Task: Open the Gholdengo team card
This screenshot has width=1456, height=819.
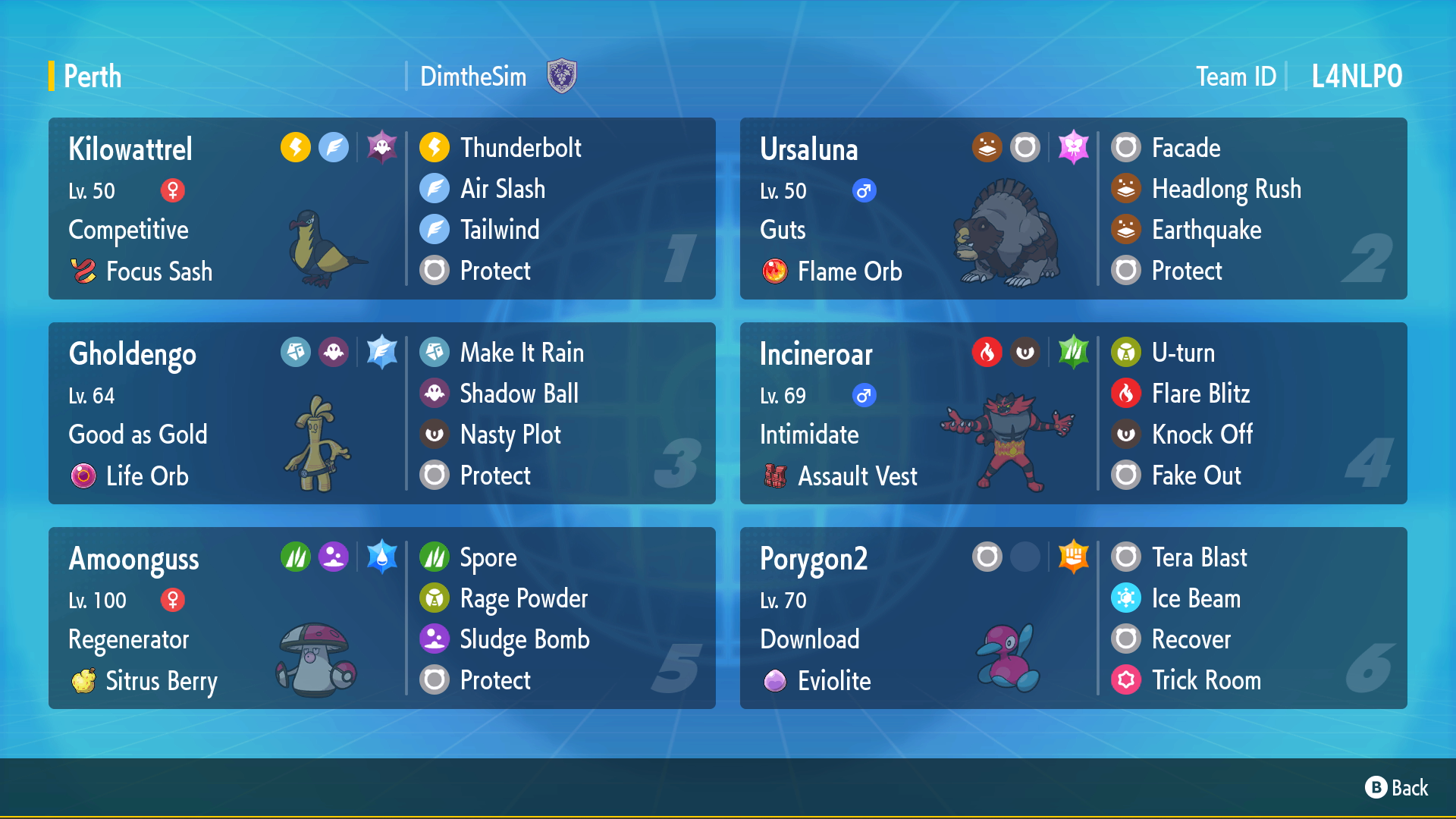Action: click(381, 413)
